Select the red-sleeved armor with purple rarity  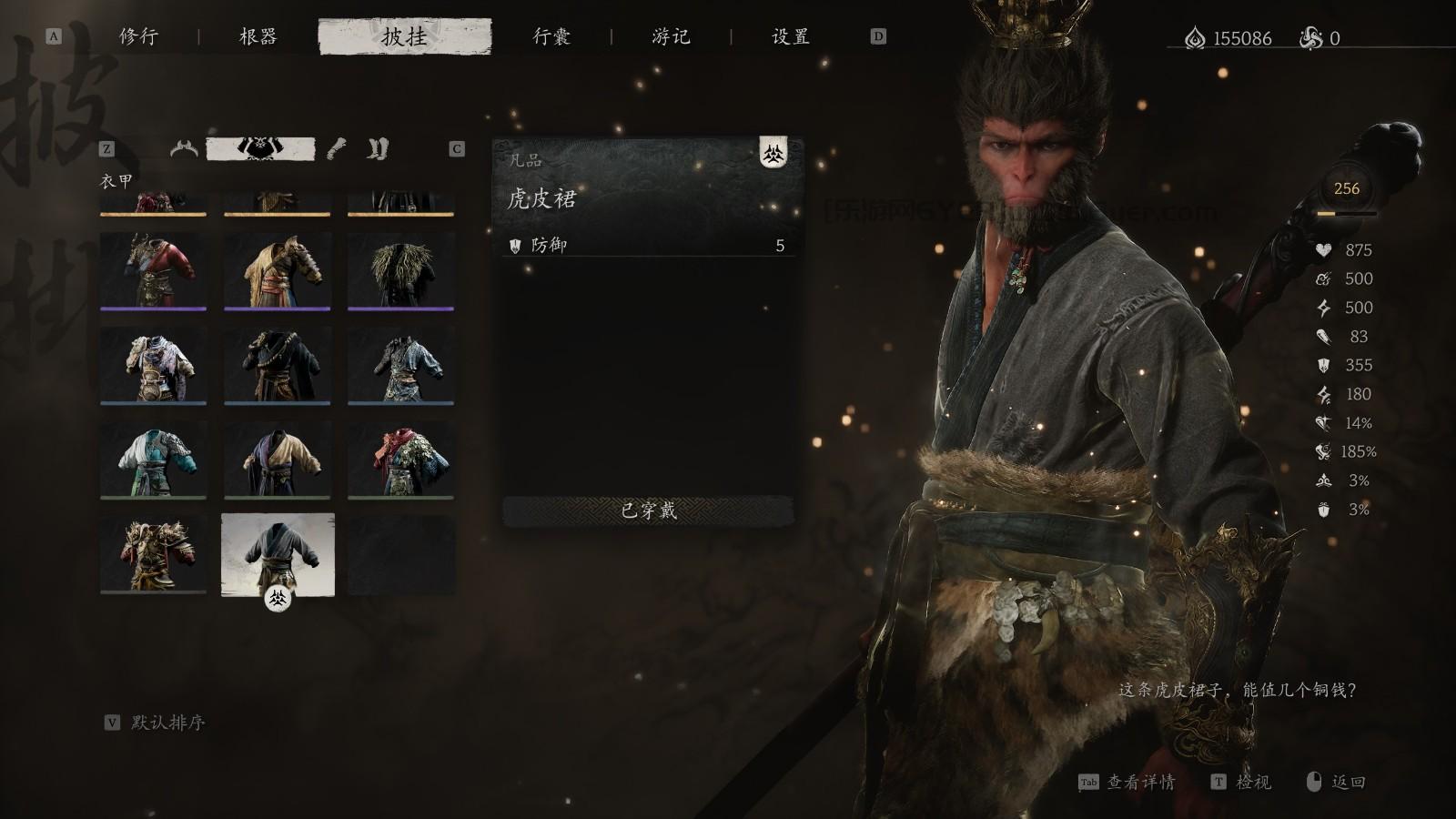(x=153, y=270)
